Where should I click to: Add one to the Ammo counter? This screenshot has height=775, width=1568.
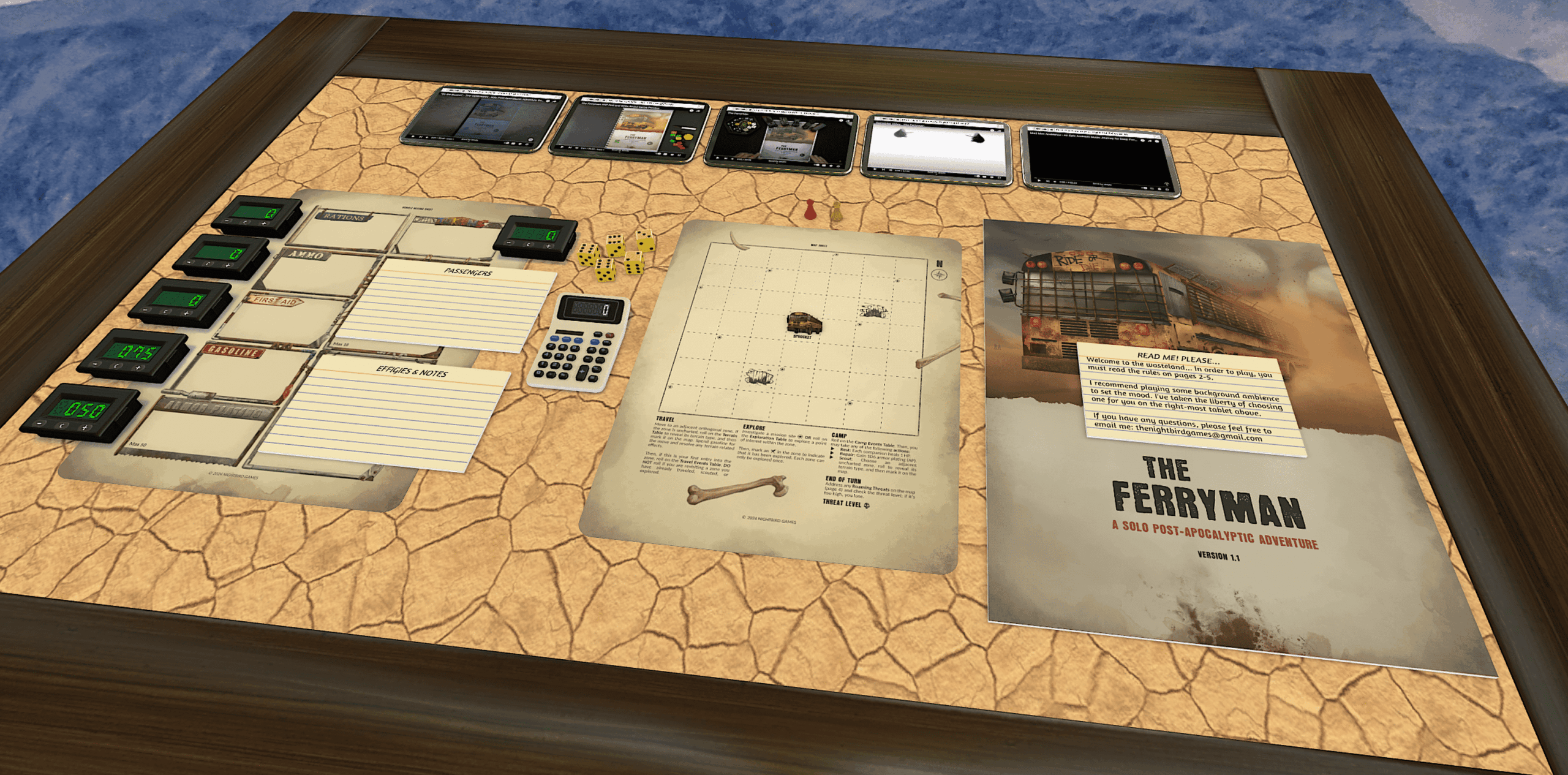click(x=227, y=265)
